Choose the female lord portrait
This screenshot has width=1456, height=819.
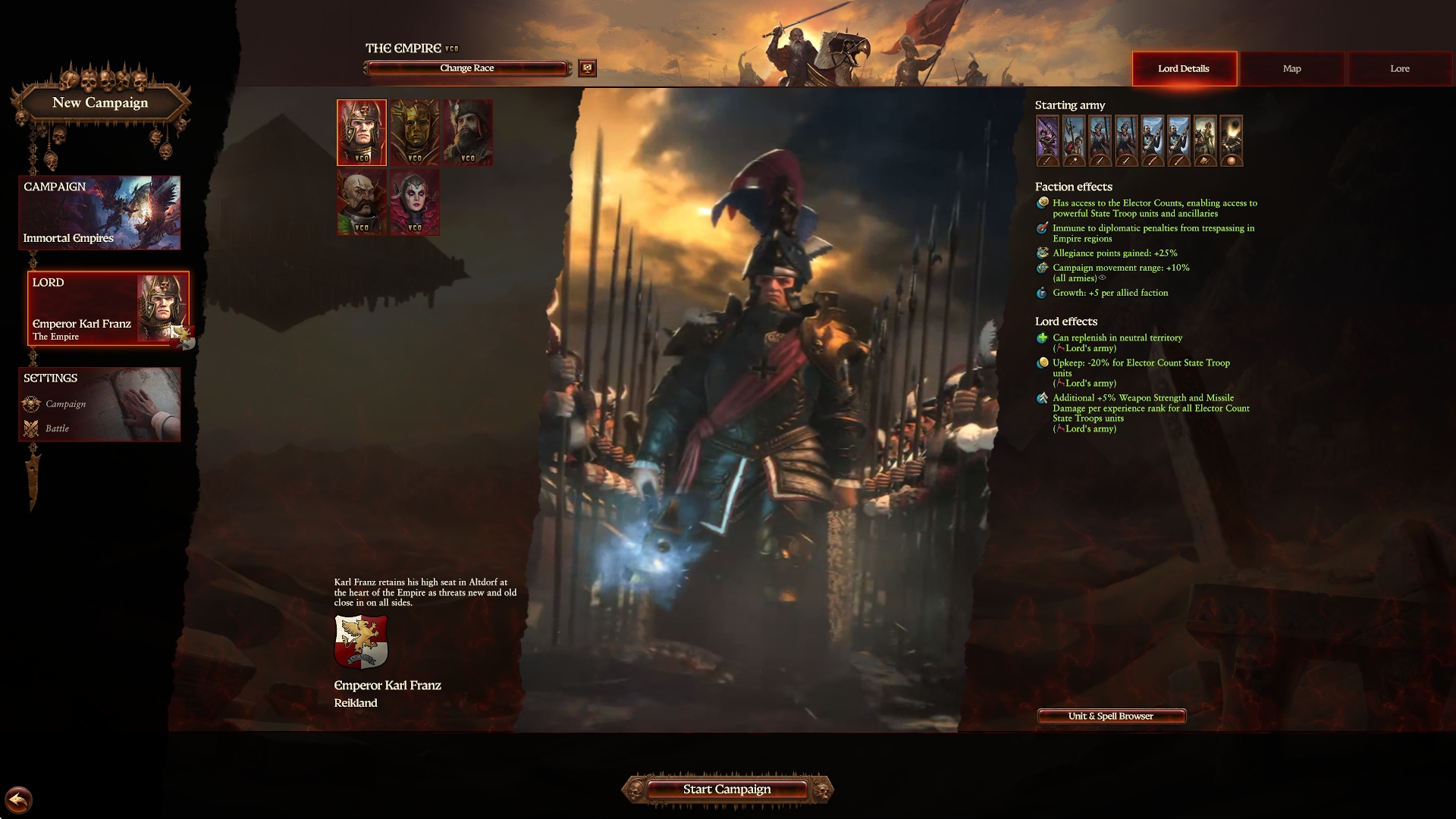[x=414, y=201]
